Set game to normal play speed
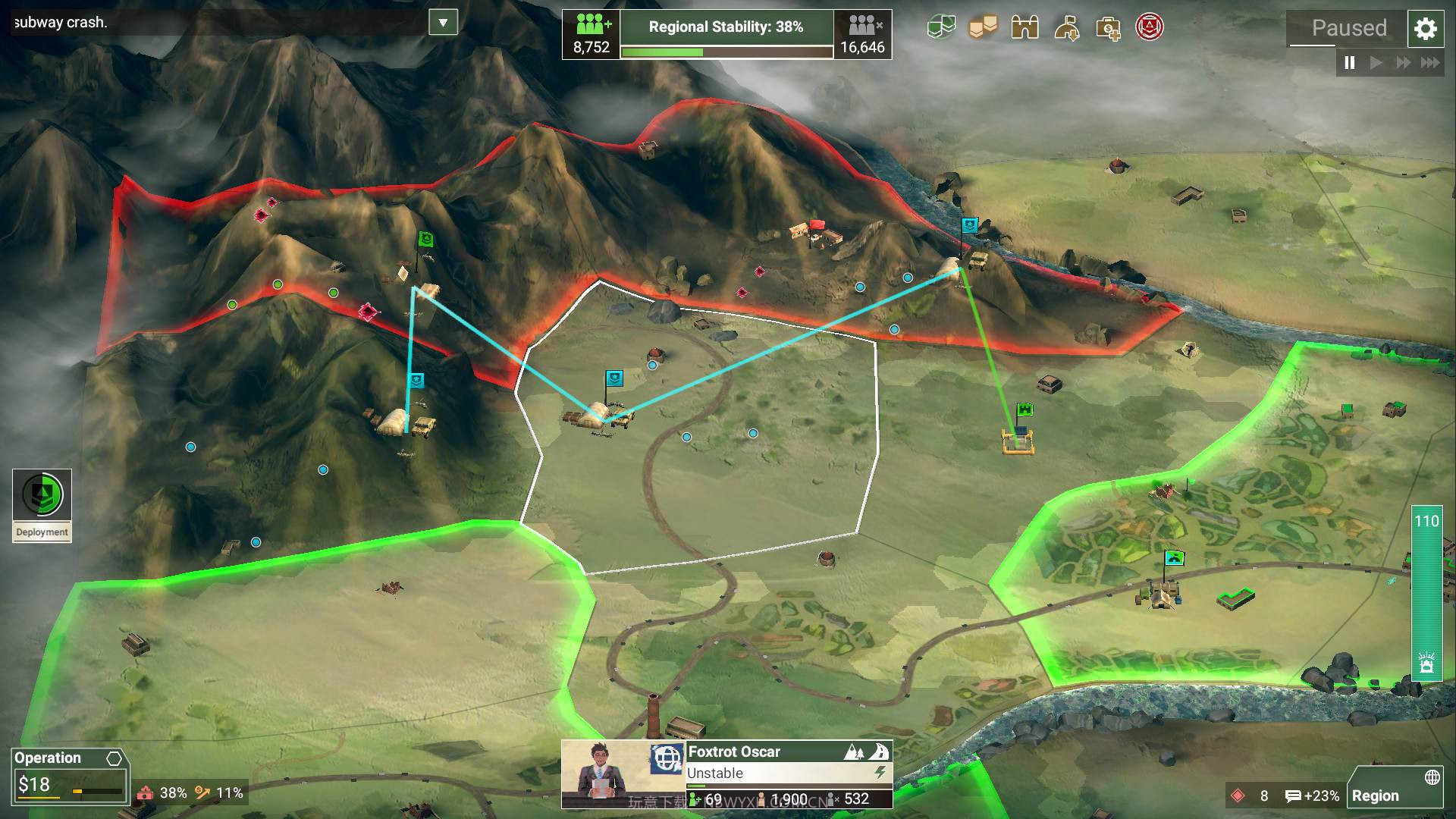This screenshot has width=1456, height=819. click(x=1376, y=63)
